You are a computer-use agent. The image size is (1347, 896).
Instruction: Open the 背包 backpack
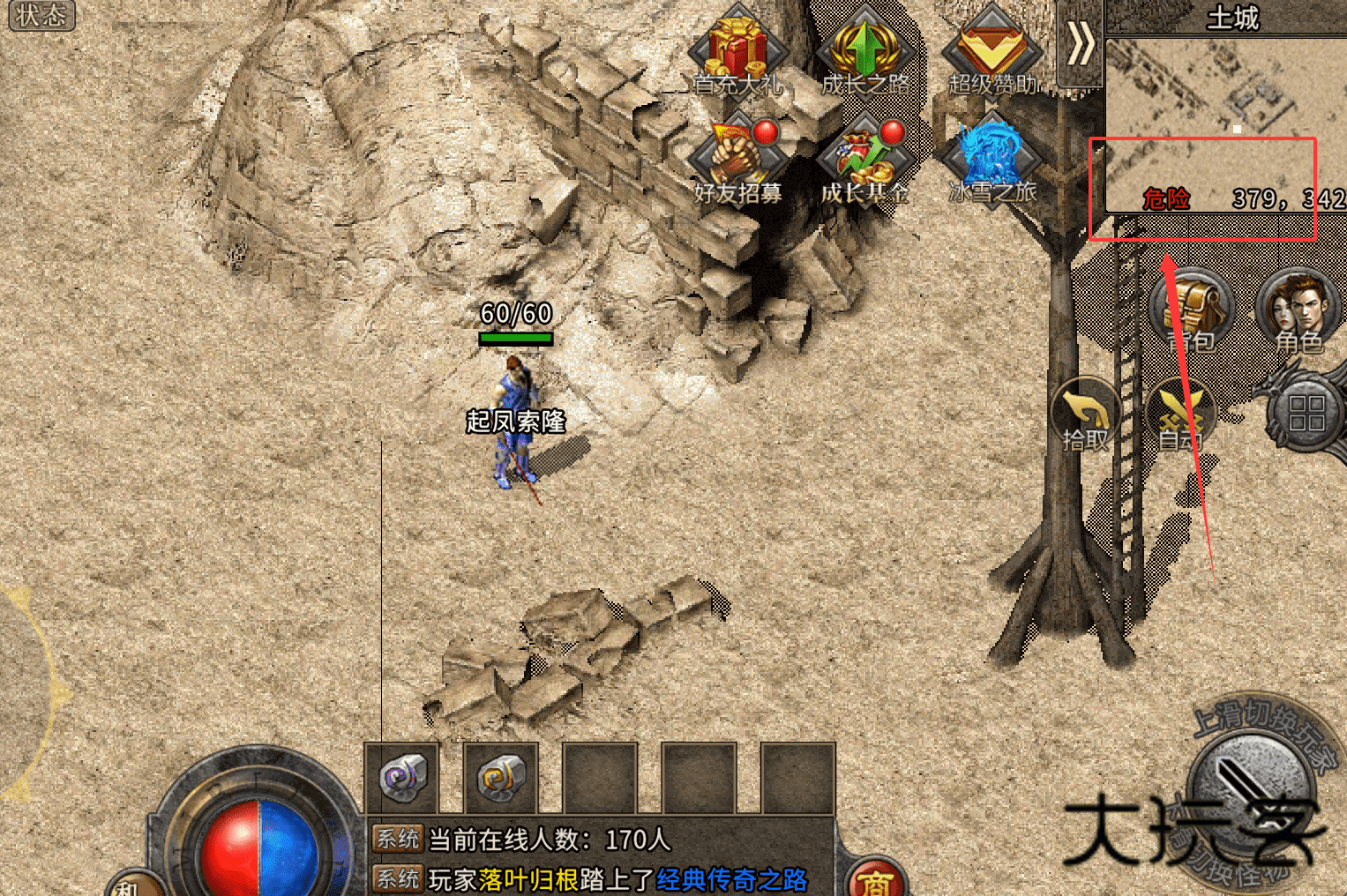(1193, 311)
